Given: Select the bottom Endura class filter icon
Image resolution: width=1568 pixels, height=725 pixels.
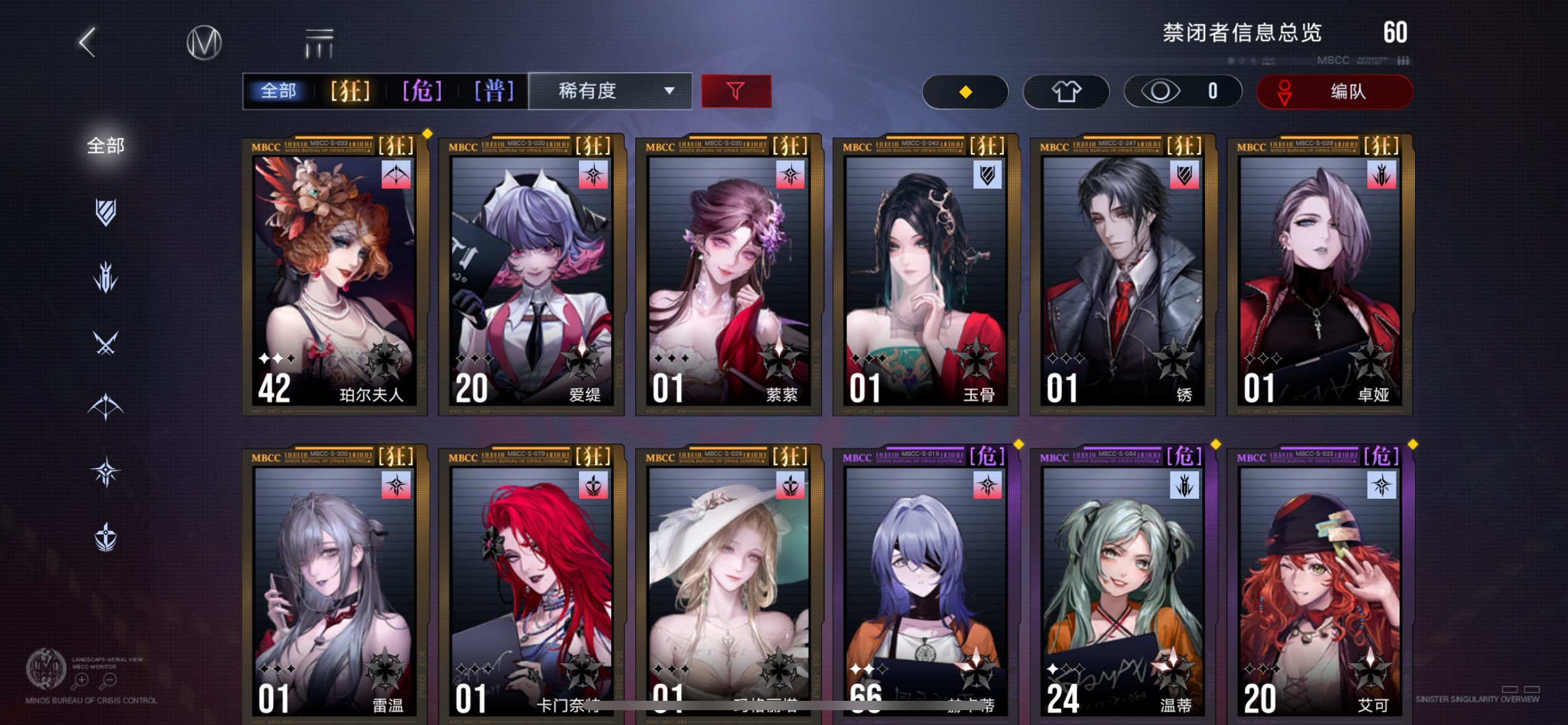Looking at the screenshot, I should [x=105, y=535].
